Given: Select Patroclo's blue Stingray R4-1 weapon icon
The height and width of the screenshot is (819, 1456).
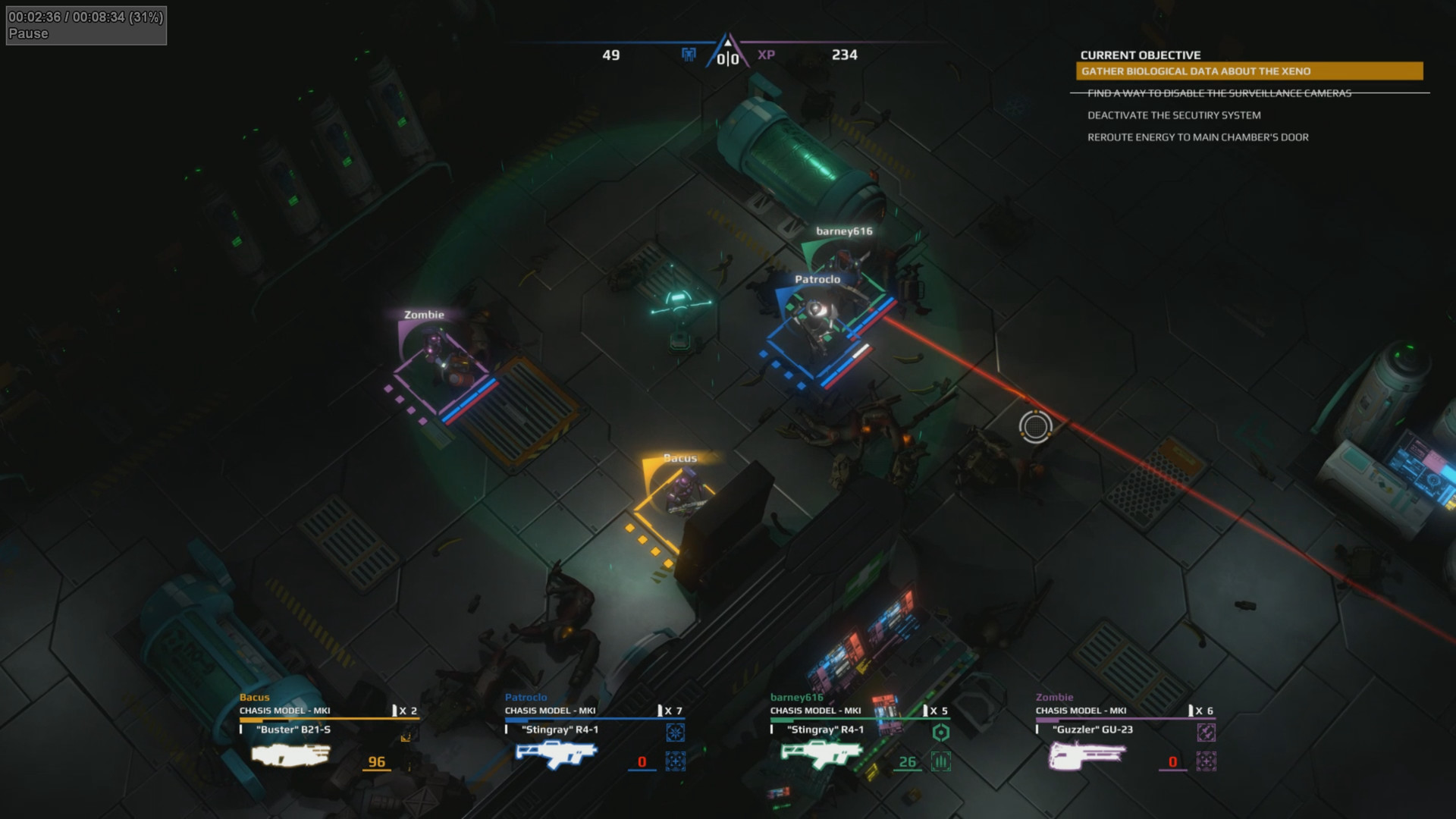Looking at the screenshot, I should 557,755.
